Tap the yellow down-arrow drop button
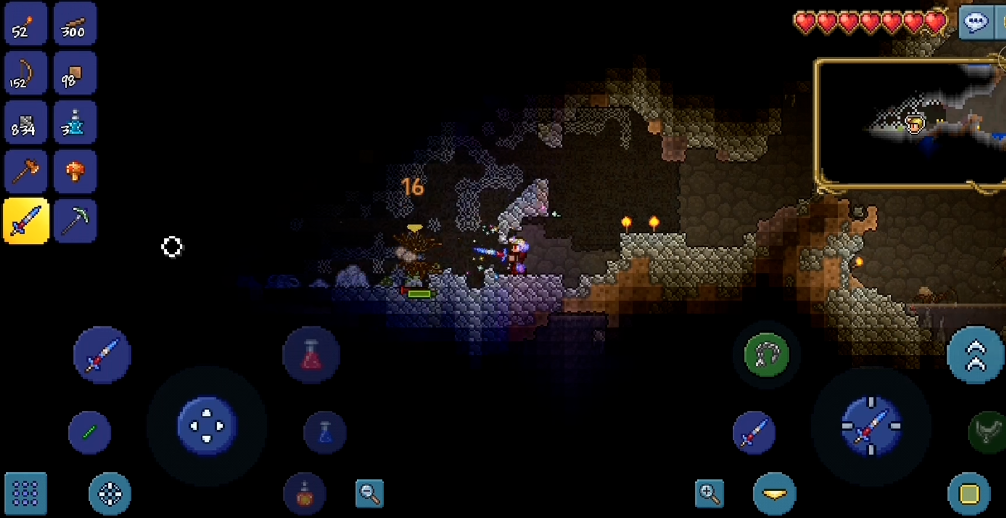The image size is (1006, 518). pos(774,493)
